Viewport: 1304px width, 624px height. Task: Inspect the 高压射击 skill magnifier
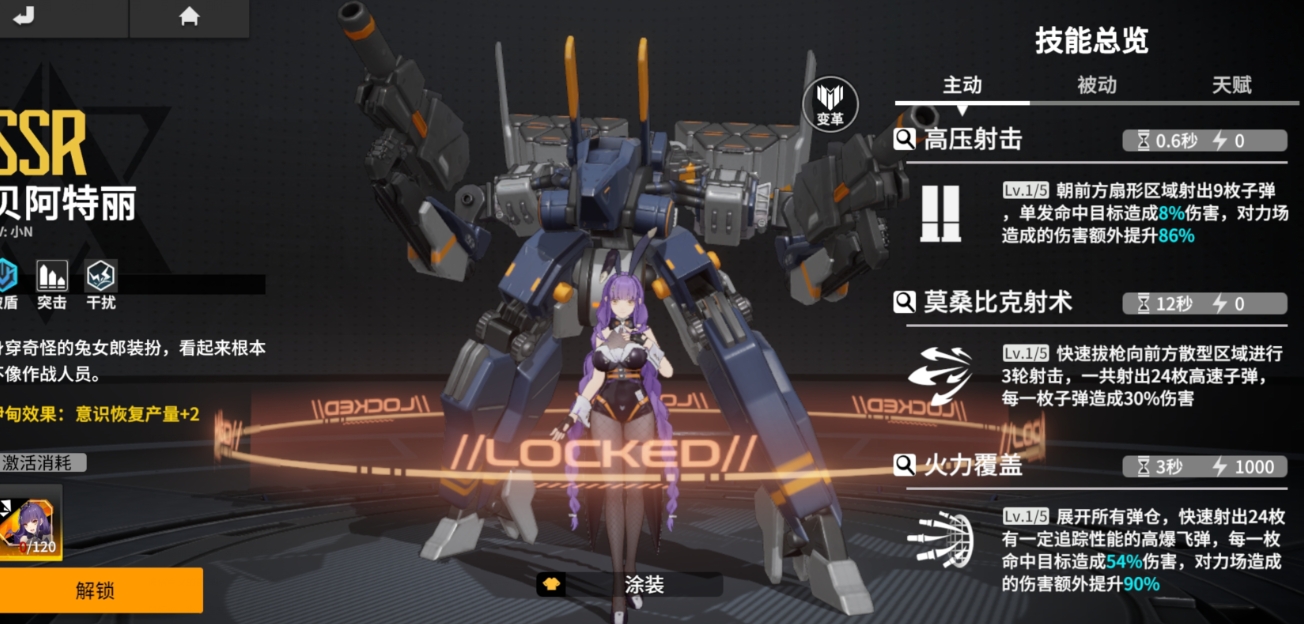click(x=905, y=140)
